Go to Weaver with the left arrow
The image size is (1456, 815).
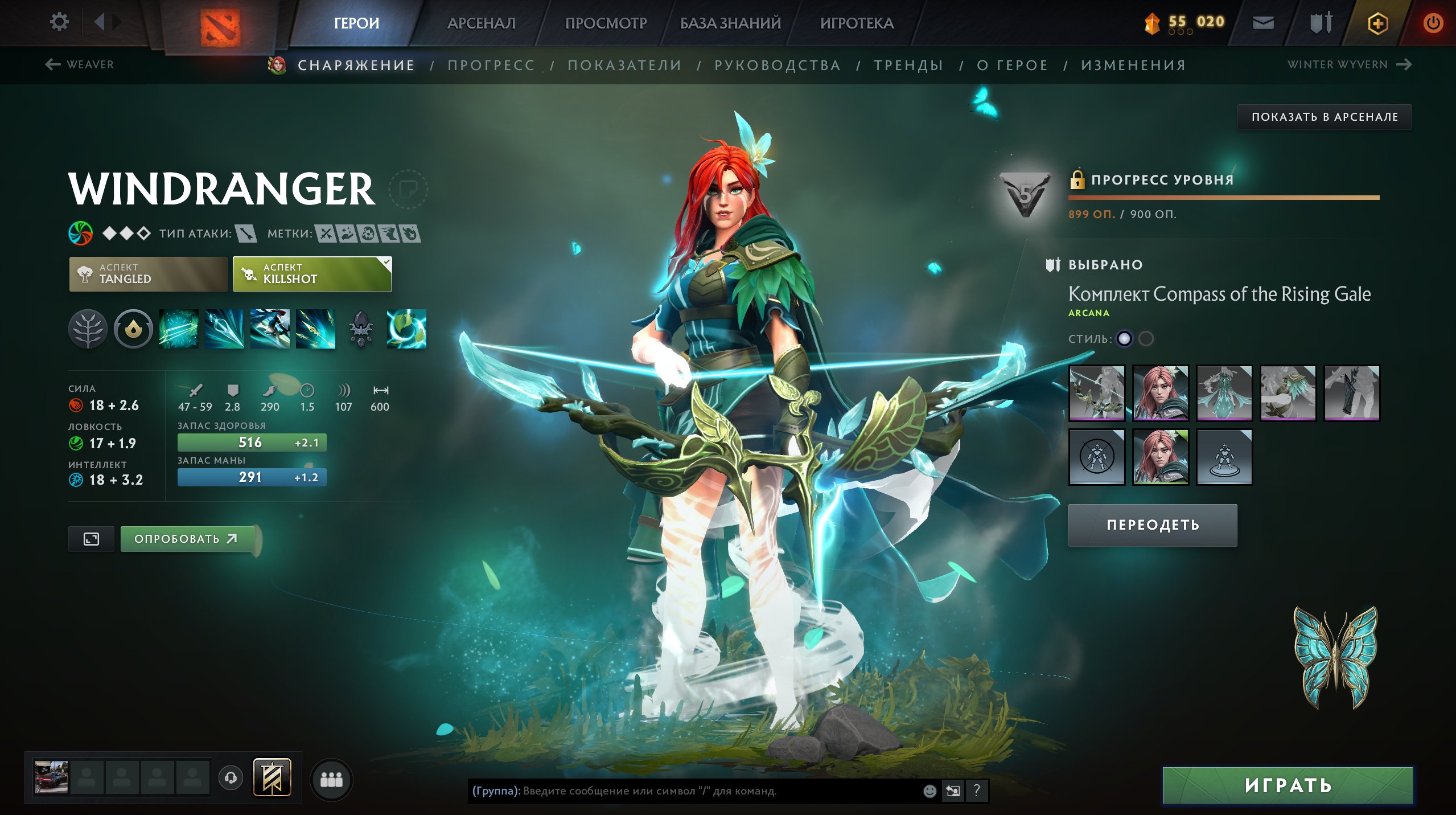coord(52,64)
